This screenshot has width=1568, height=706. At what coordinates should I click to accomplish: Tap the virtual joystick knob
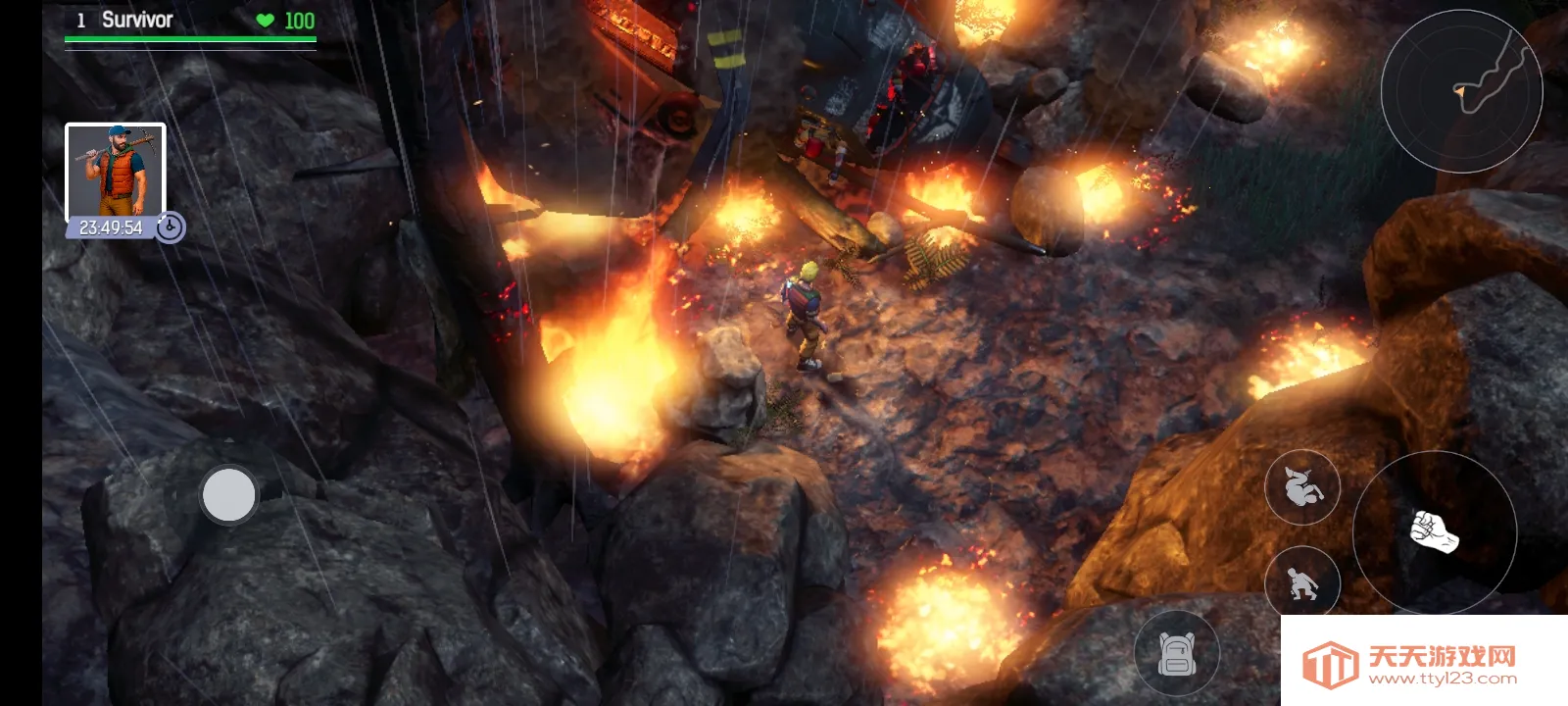pyautogui.click(x=228, y=494)
